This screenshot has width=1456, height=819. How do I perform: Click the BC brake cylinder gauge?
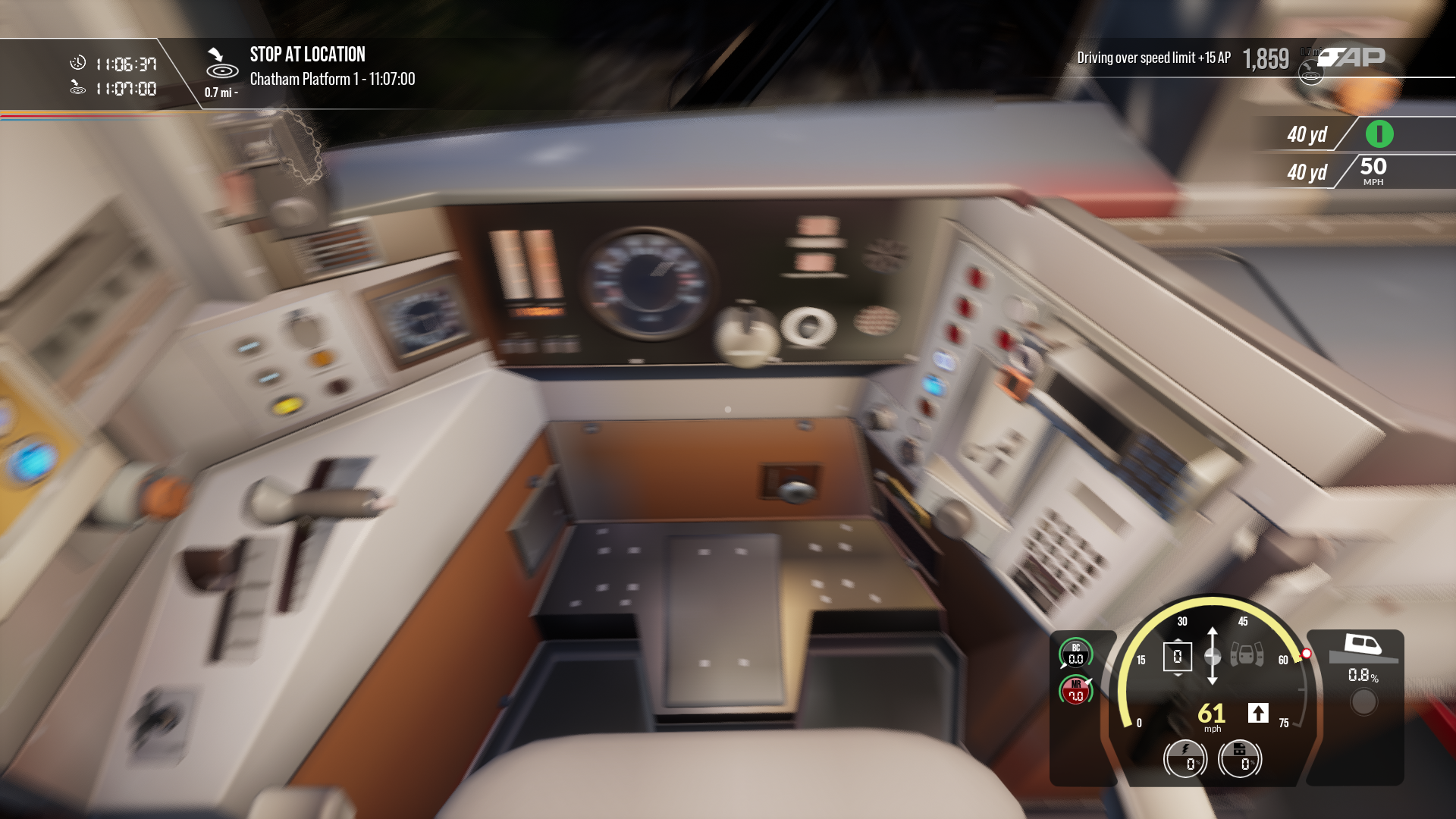1075,654
